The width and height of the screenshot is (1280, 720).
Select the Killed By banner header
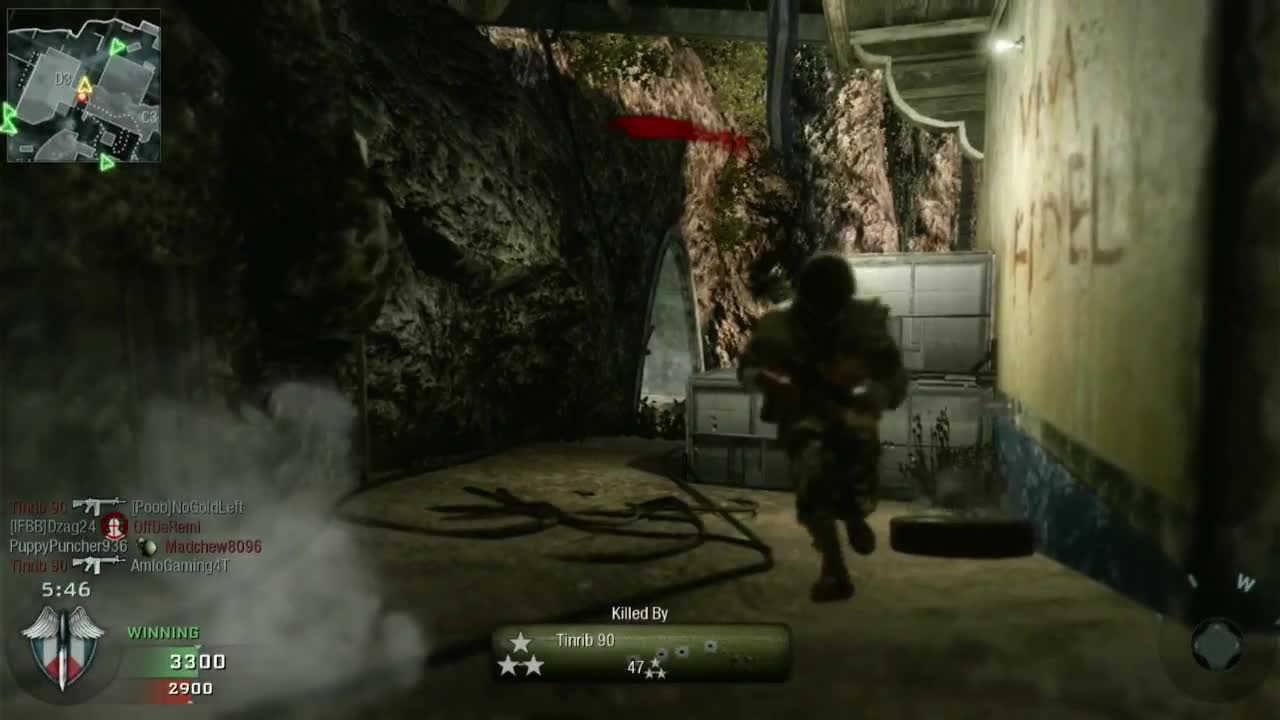(640, 612)
